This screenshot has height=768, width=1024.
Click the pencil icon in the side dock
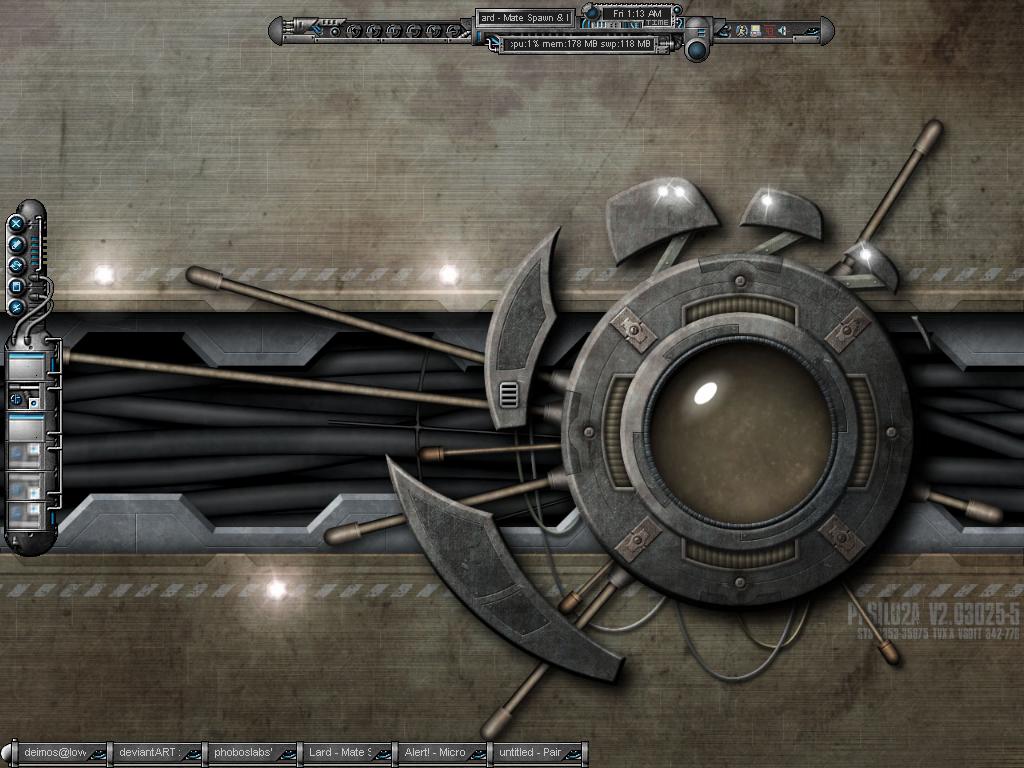[17, 244]
